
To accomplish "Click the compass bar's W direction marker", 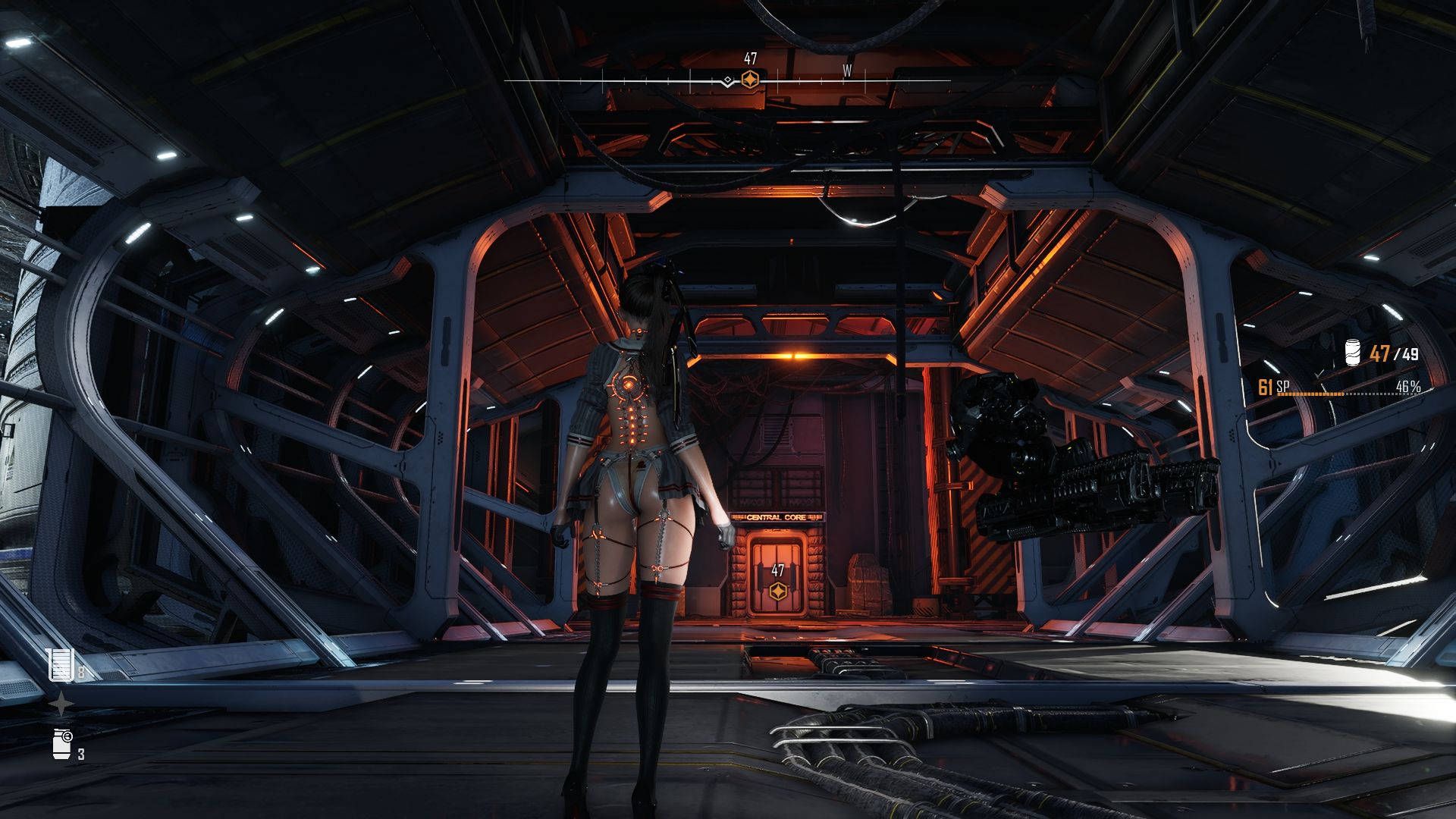I will pyautogui.click(x=847, y=71).
